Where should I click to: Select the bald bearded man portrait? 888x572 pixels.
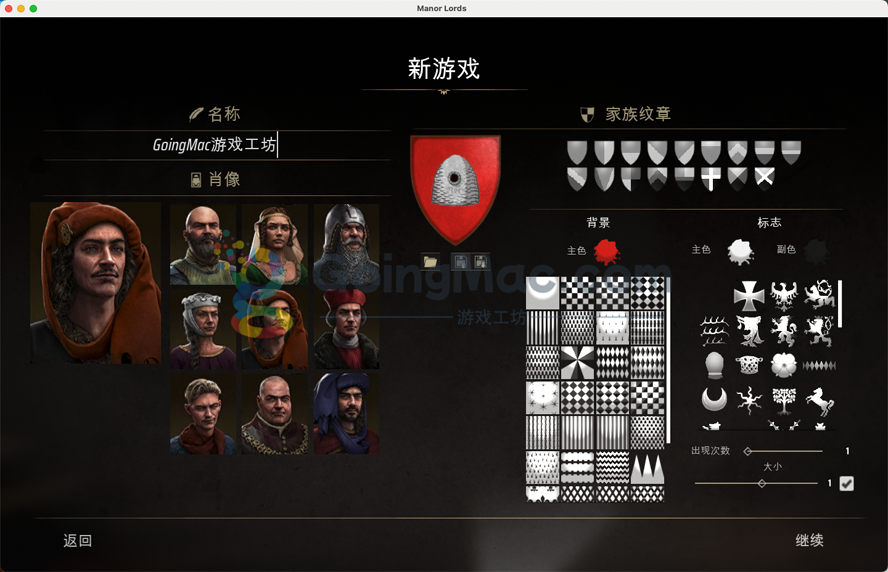tap(203, 245)
